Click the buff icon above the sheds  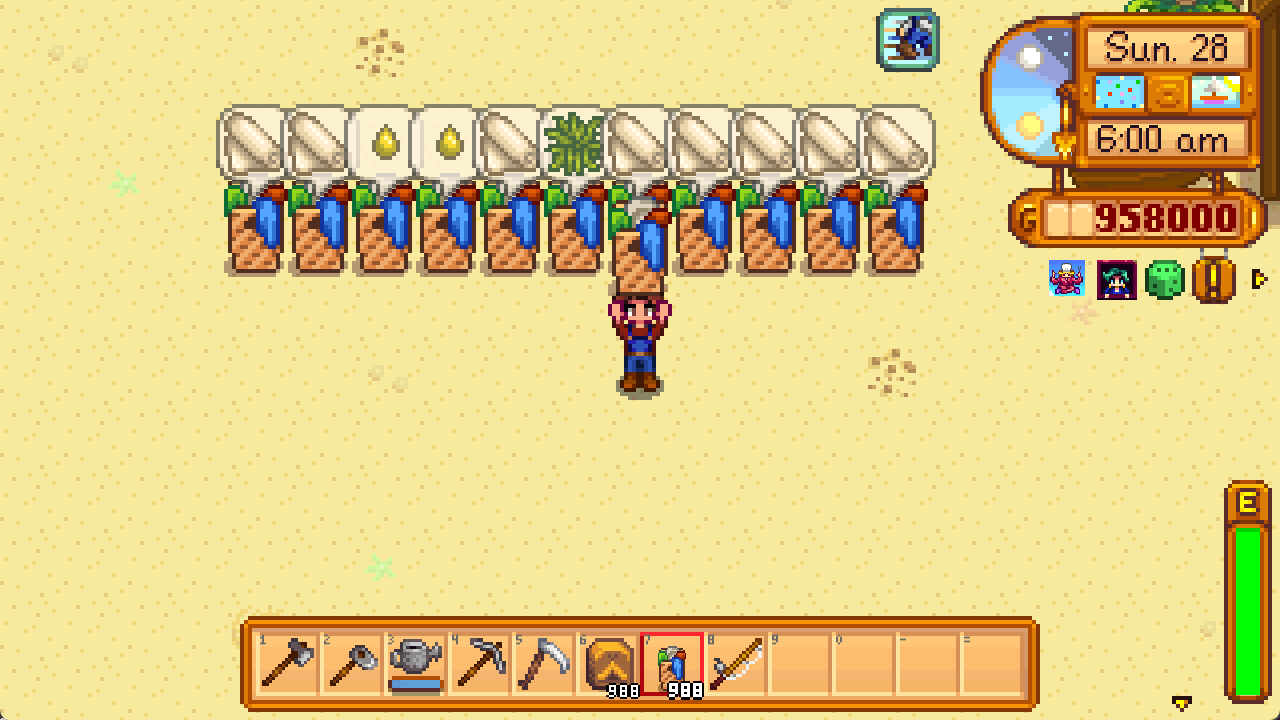point(908,40)
